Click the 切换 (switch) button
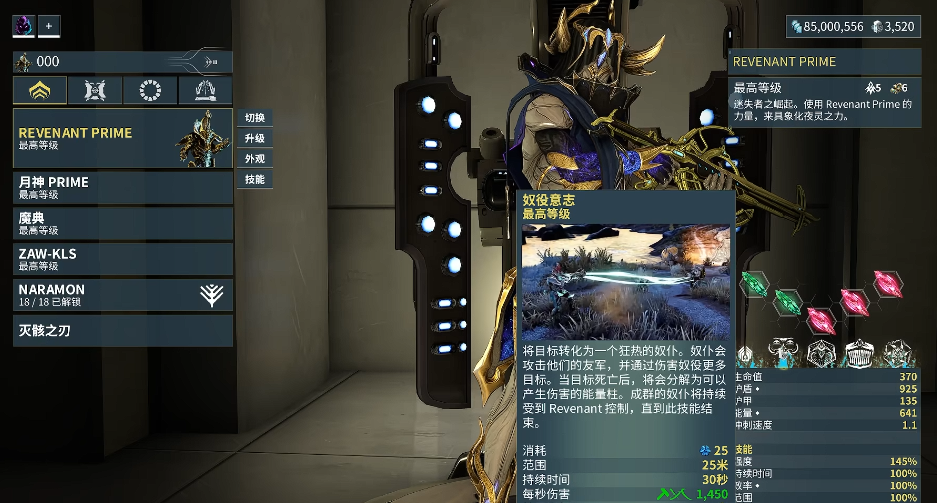This screenshot has width=937, height=503. click(x=255, y=117)
